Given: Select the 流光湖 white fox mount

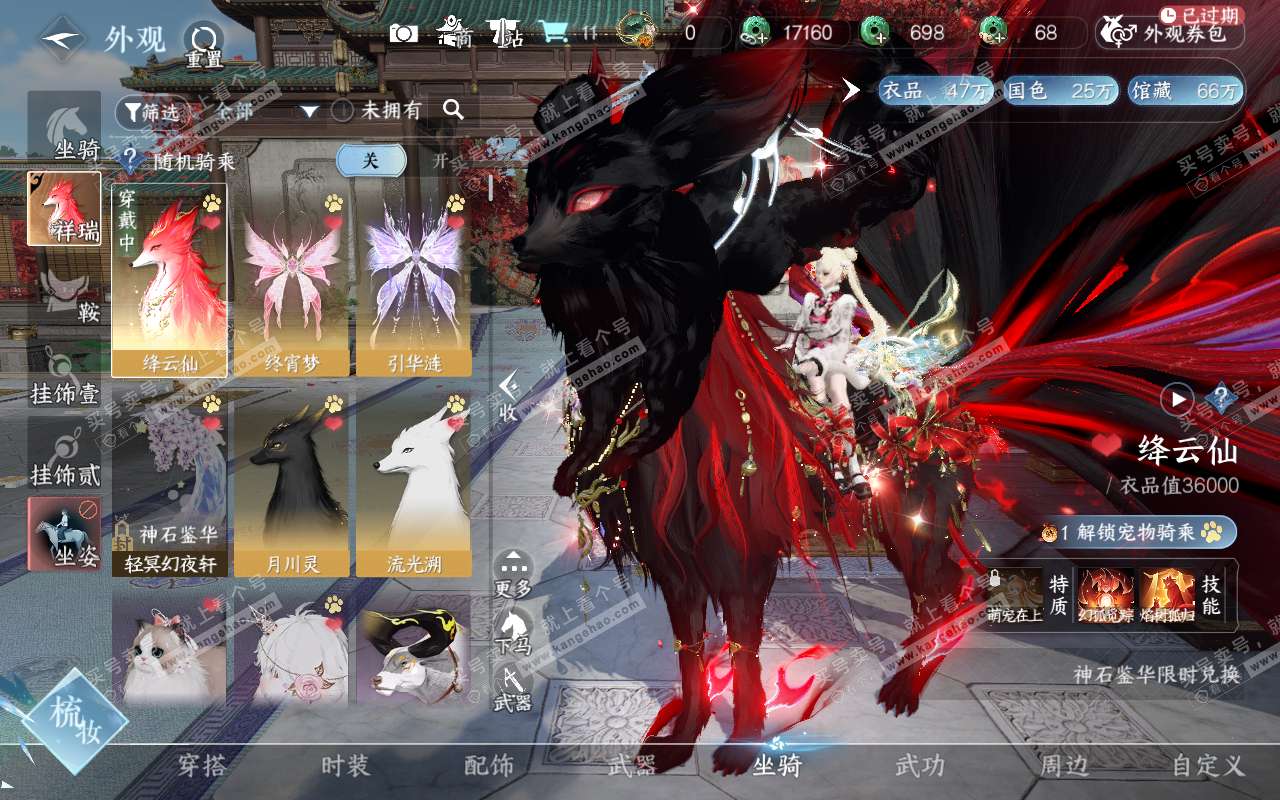Looking at the screenshot, I should point(414,483).
